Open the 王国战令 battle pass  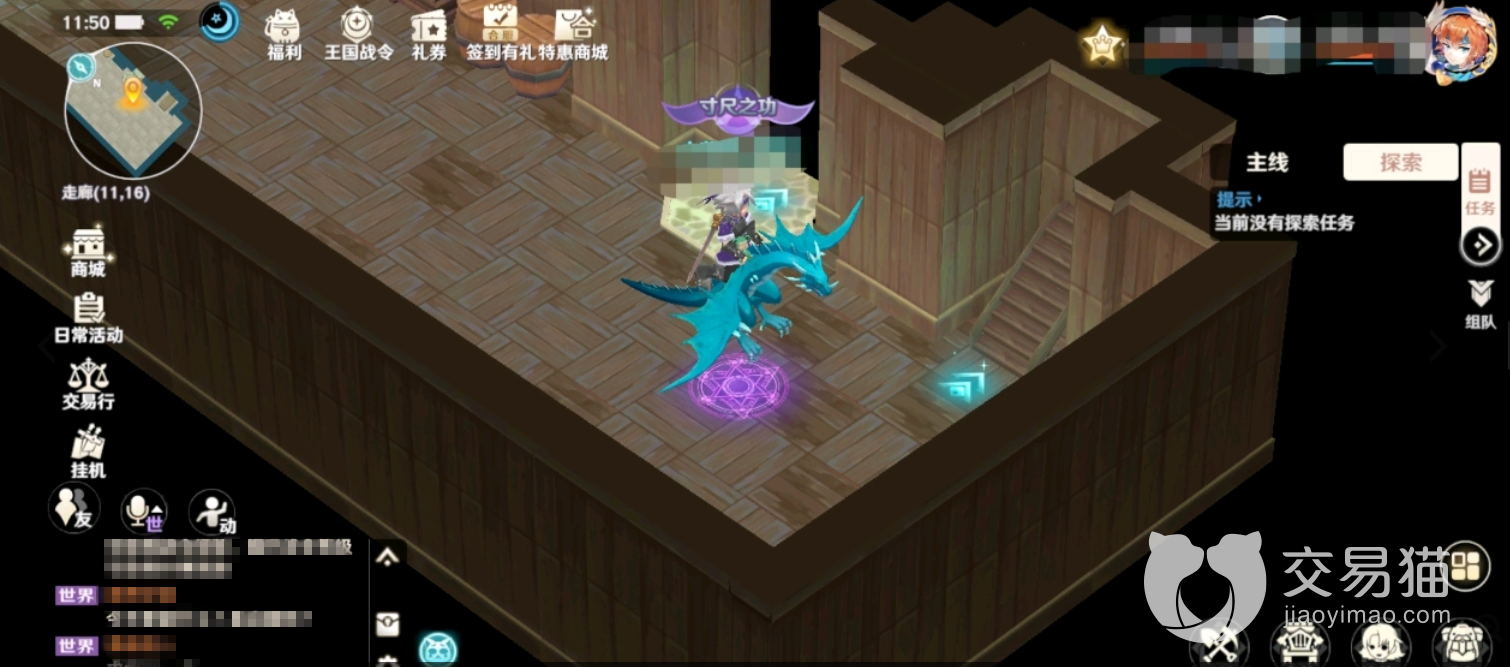pyautogui.click(x=358, y=32)
